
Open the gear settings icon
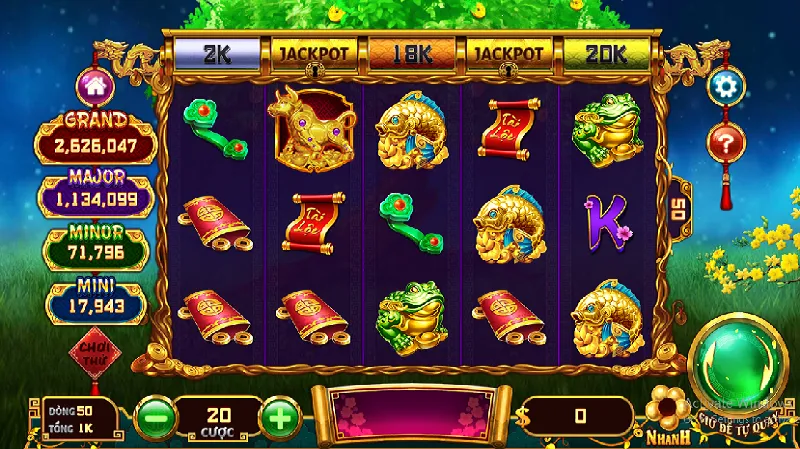pyautogui.click(x=726, y=86)
